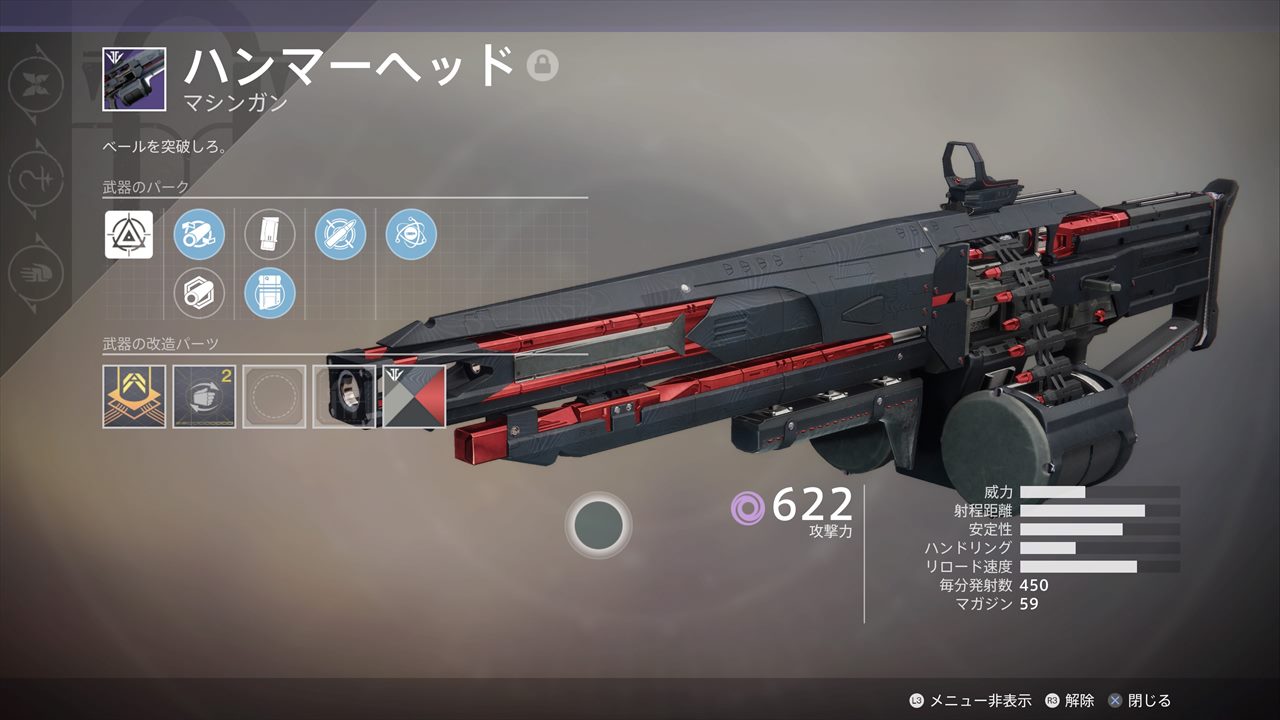Open the orange masterwork emblem slot

134,397
